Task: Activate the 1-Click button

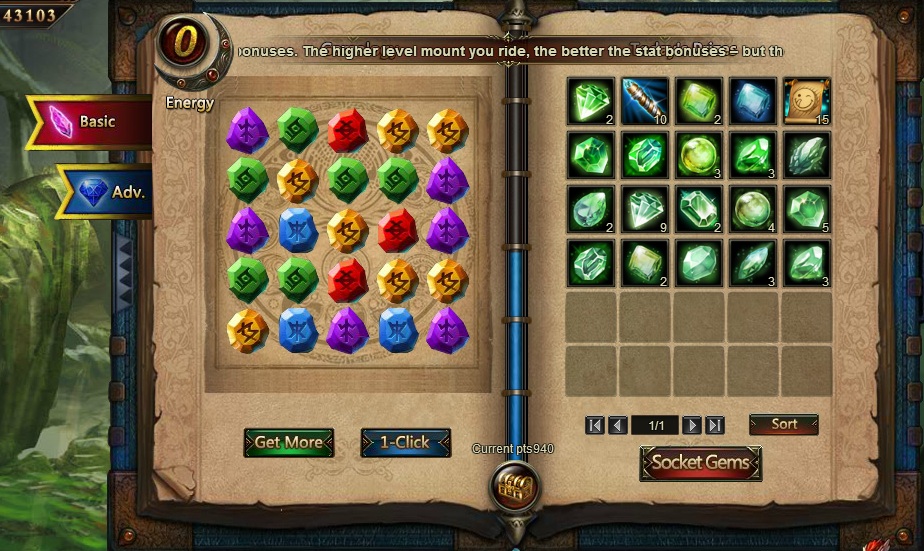Action: coord(405,442)
